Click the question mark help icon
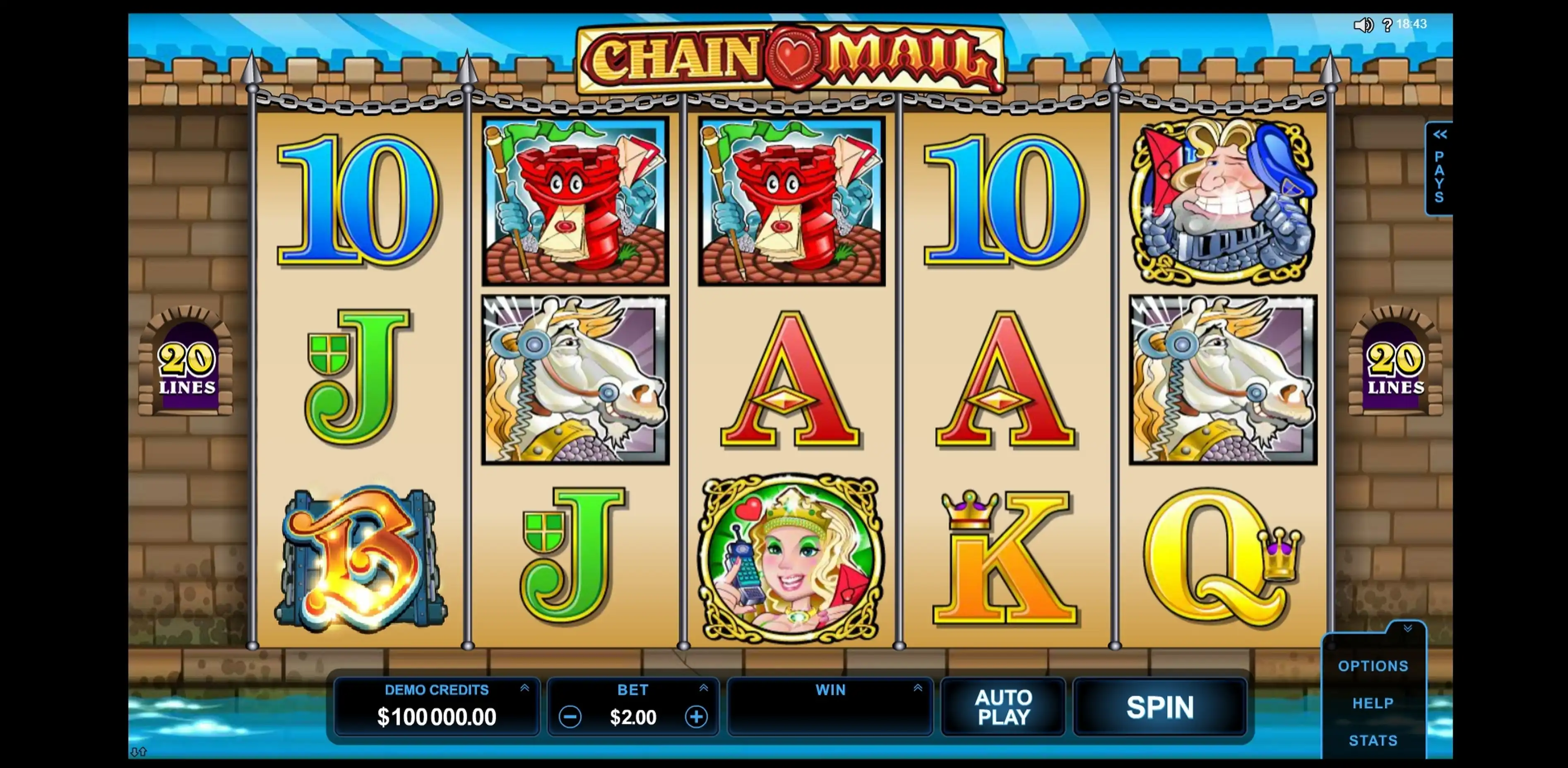1568x768 pixels. point(1387,25)
